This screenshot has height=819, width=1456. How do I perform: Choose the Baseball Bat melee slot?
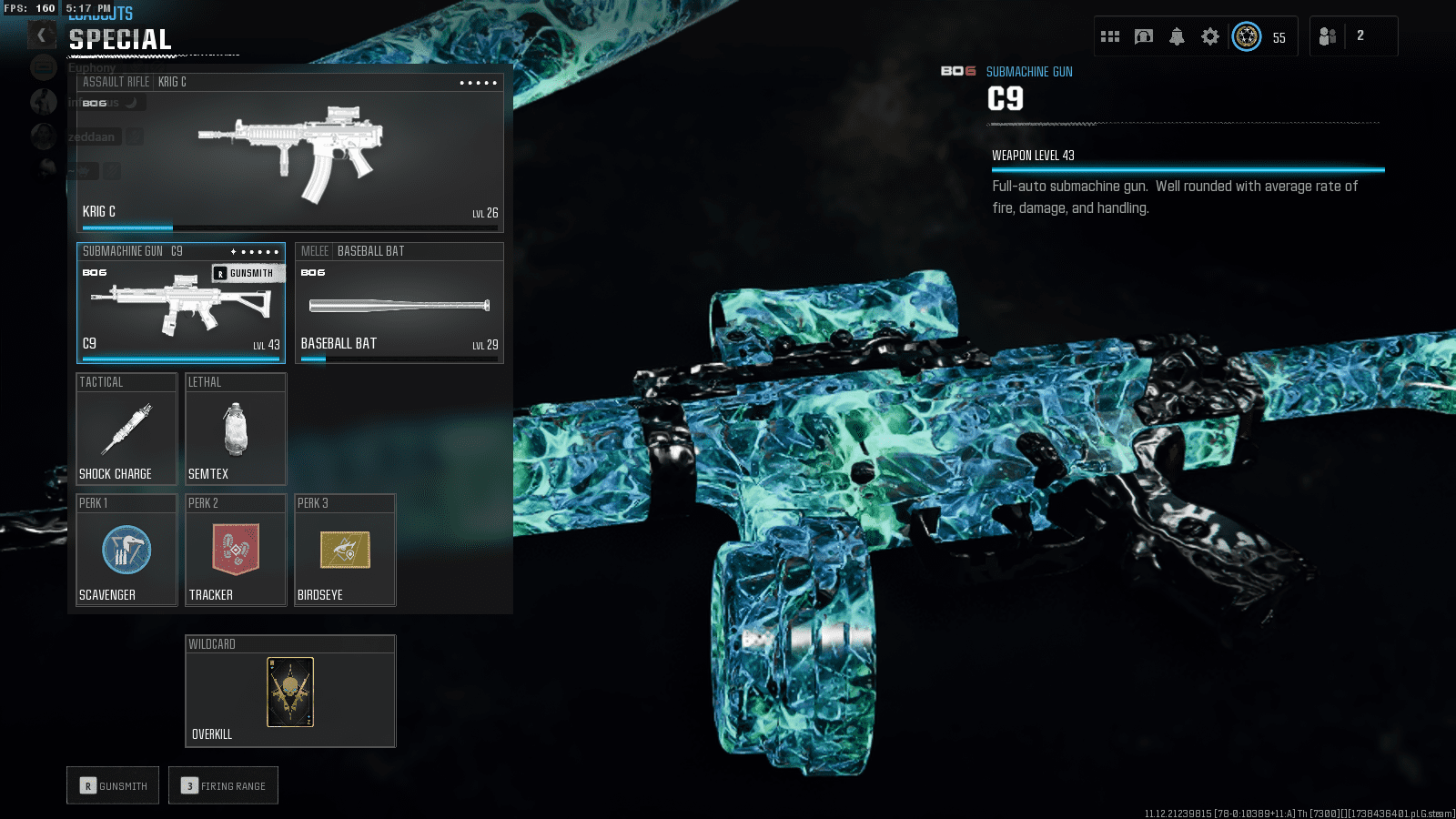(399, 303)
